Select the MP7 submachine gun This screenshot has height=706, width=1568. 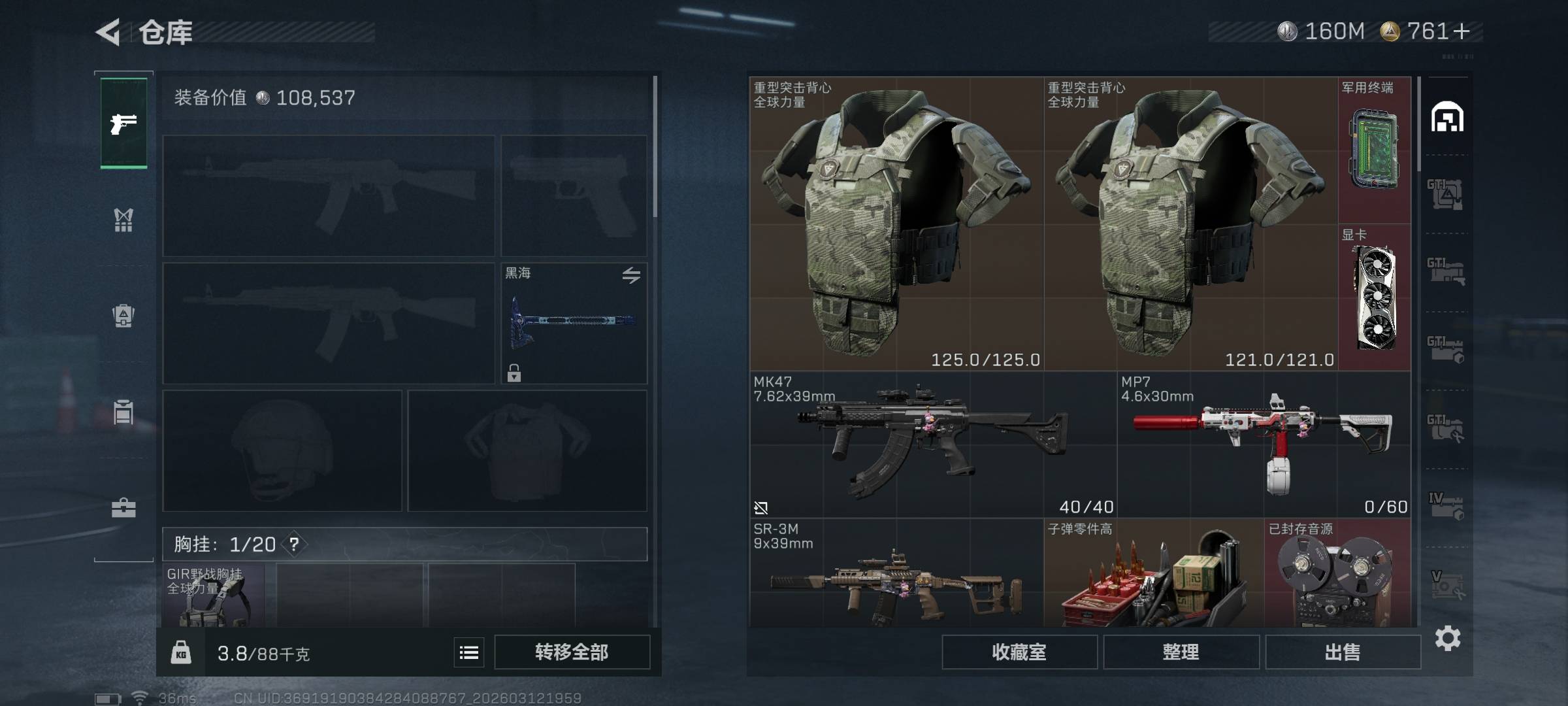[x=1264, y=445]
